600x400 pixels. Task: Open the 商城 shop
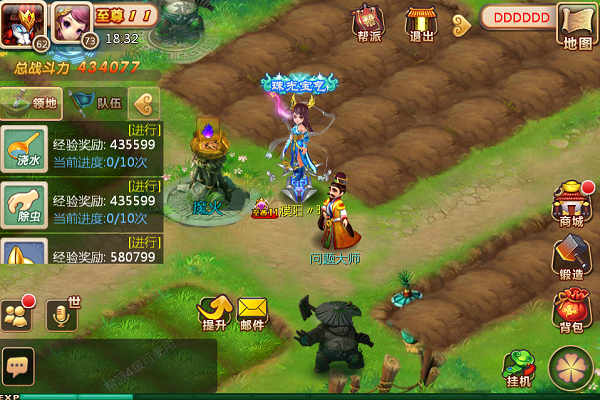[569, 203]
